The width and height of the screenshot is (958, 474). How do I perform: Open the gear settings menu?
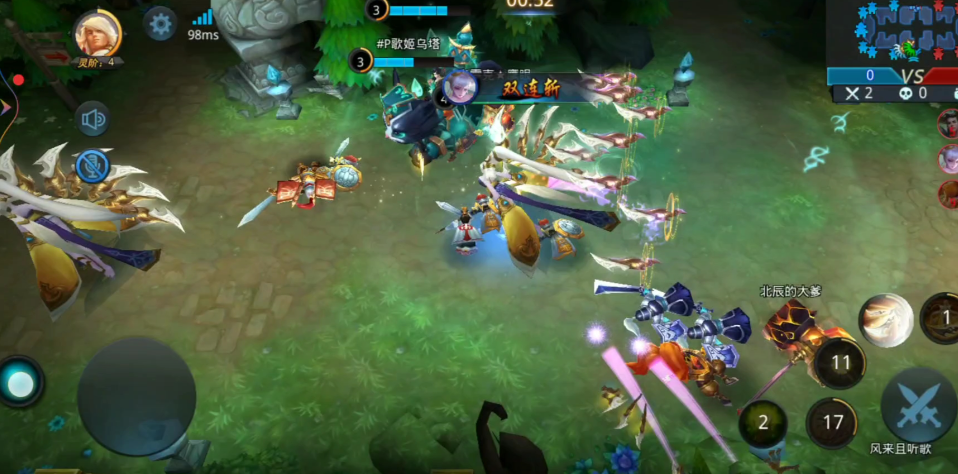159,23
